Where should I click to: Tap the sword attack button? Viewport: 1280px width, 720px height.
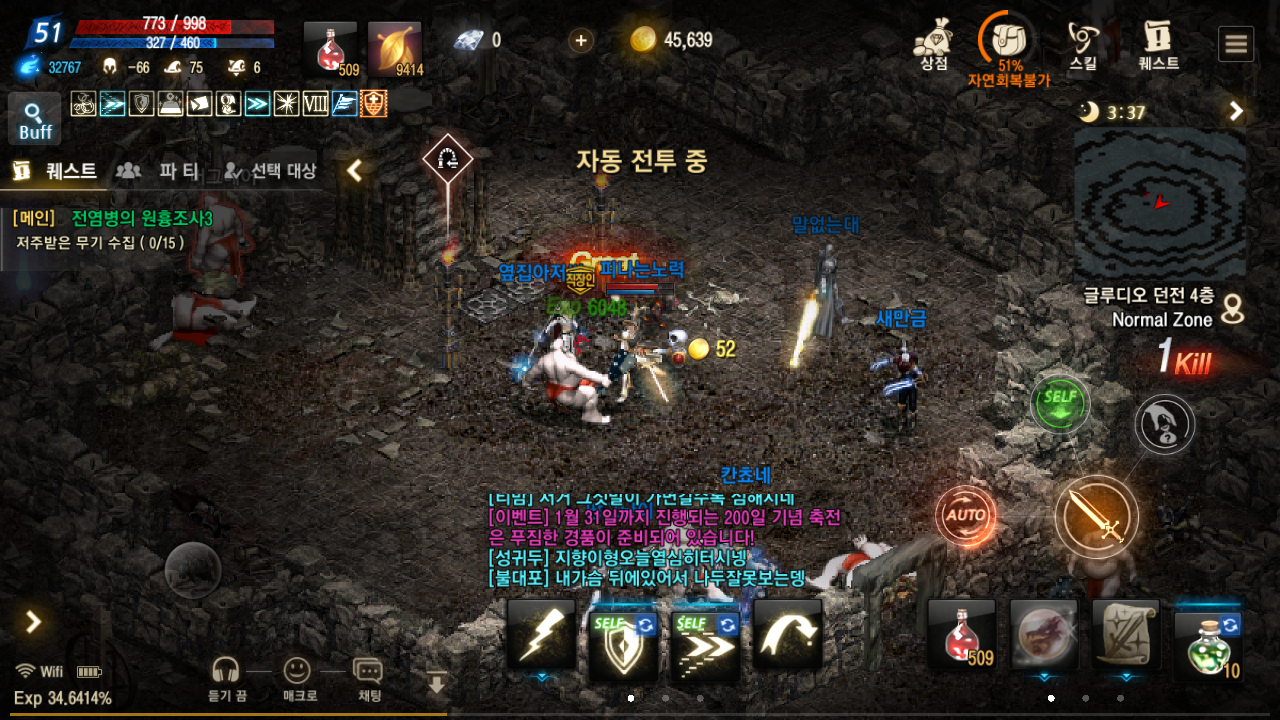pos(1096,517)
